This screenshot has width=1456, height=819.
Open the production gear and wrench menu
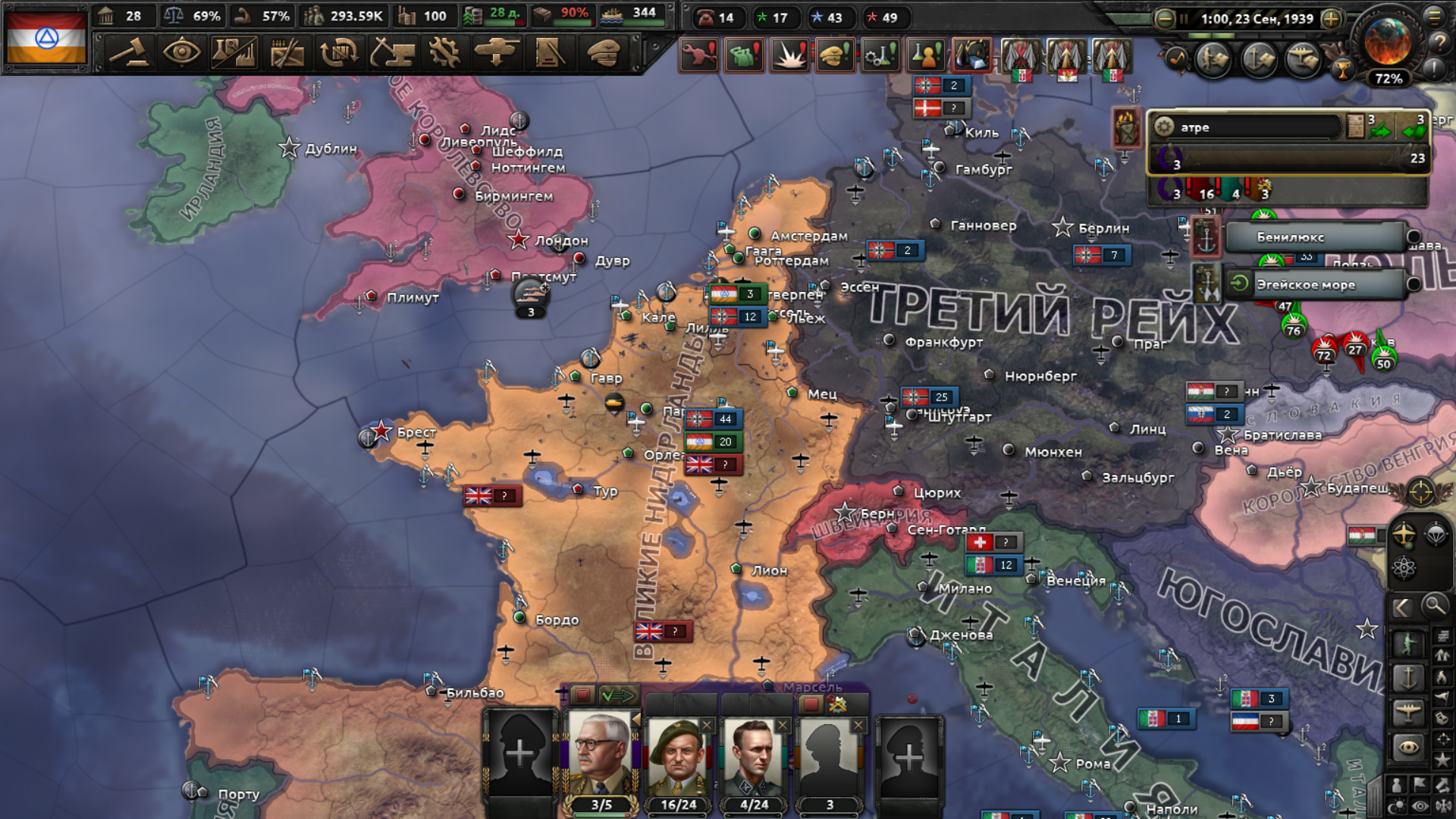[x=444, y=53]
